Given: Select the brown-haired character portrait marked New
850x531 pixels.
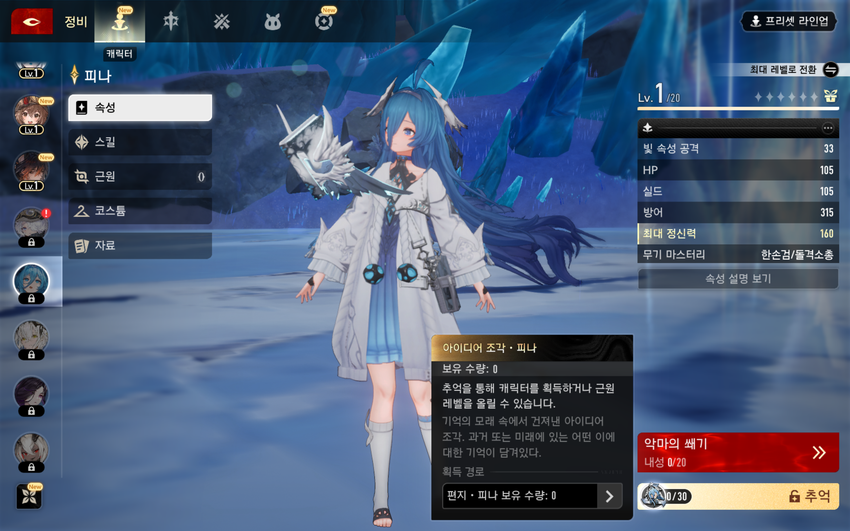Looking at the screenshot, I should click(31, 112).
